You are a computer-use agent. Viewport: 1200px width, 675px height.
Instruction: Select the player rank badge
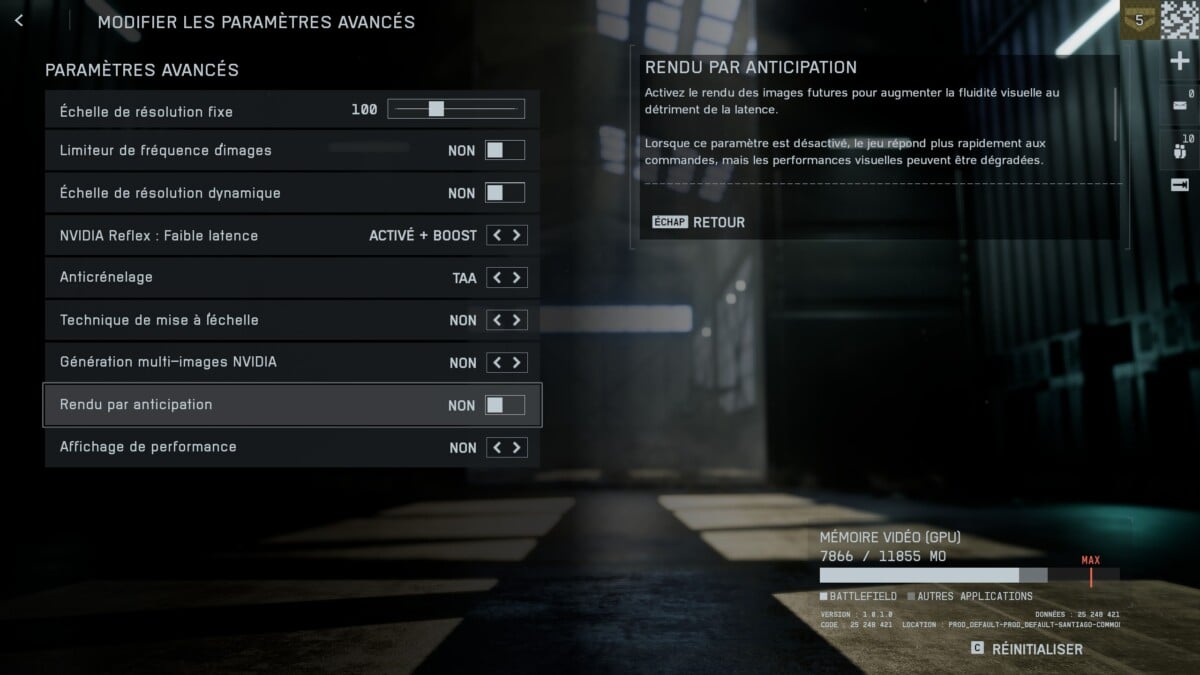click(x=1138, y=18)
